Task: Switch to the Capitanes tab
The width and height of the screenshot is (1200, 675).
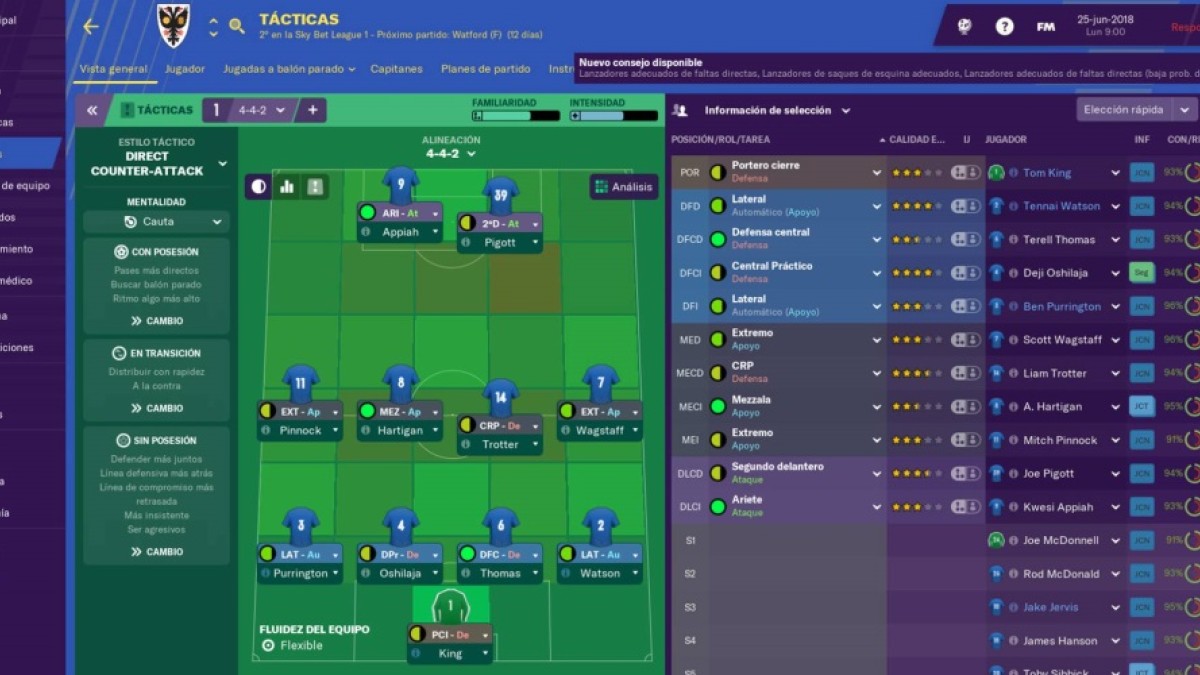Action: click(x=396, y=69)
